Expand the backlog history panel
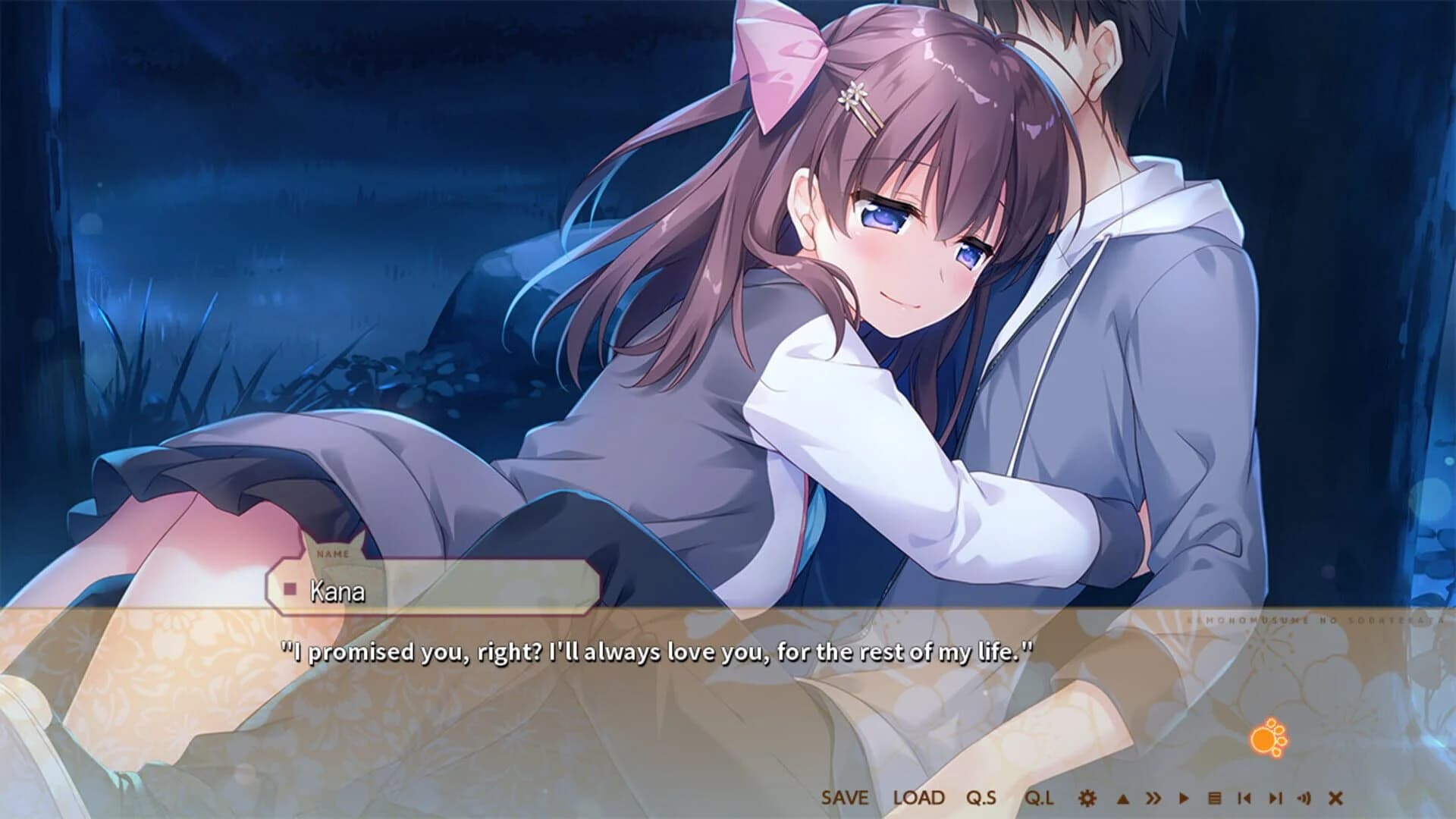 1215,799
